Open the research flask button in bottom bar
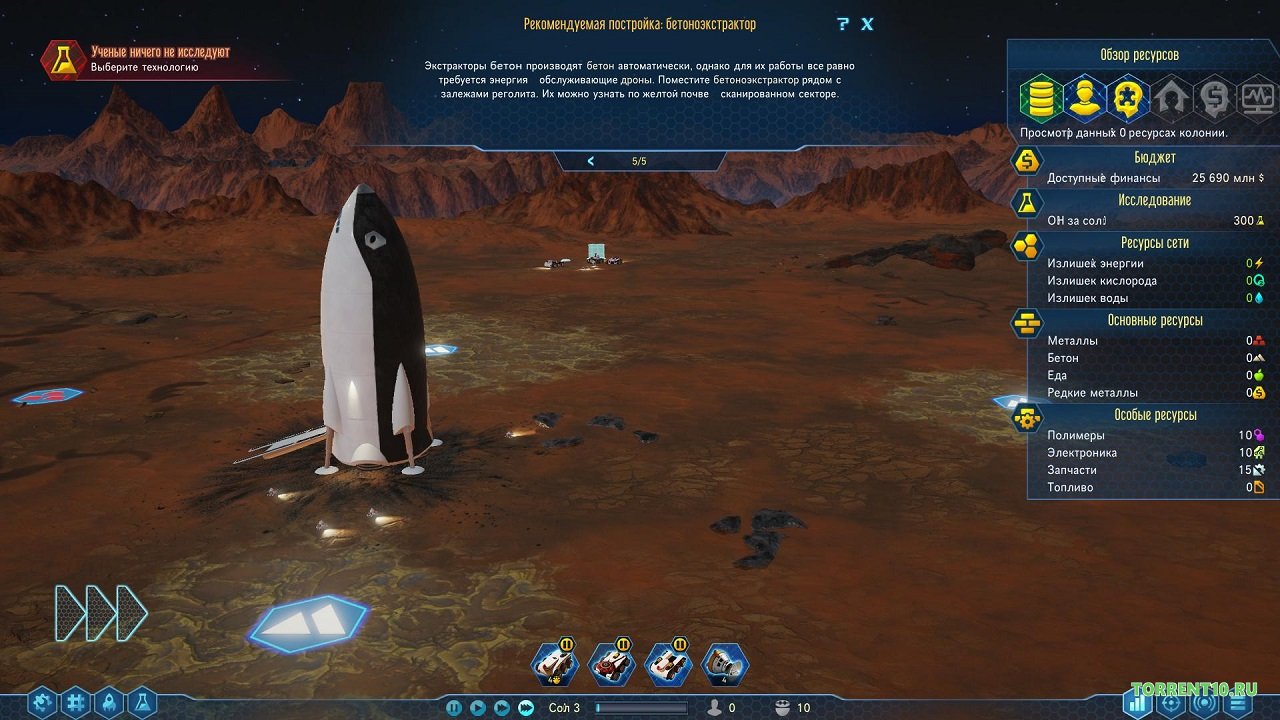Screen dimensions: 1280x720 point(141,702)
